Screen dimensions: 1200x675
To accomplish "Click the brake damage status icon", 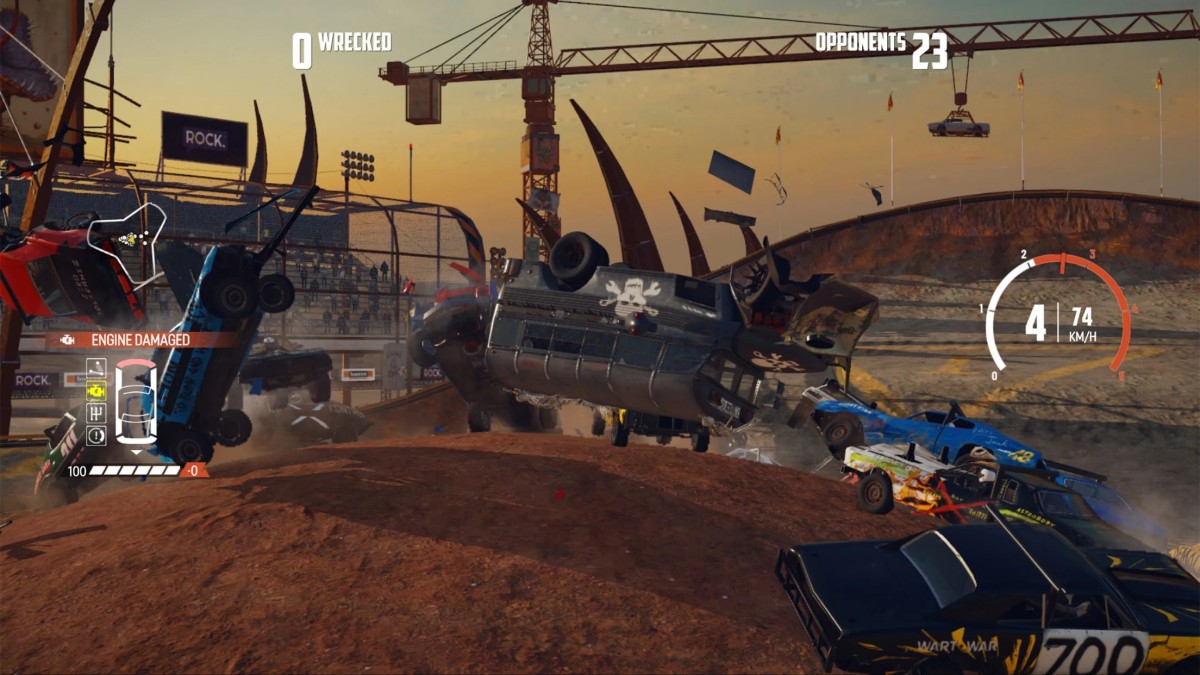I will 96,435.
